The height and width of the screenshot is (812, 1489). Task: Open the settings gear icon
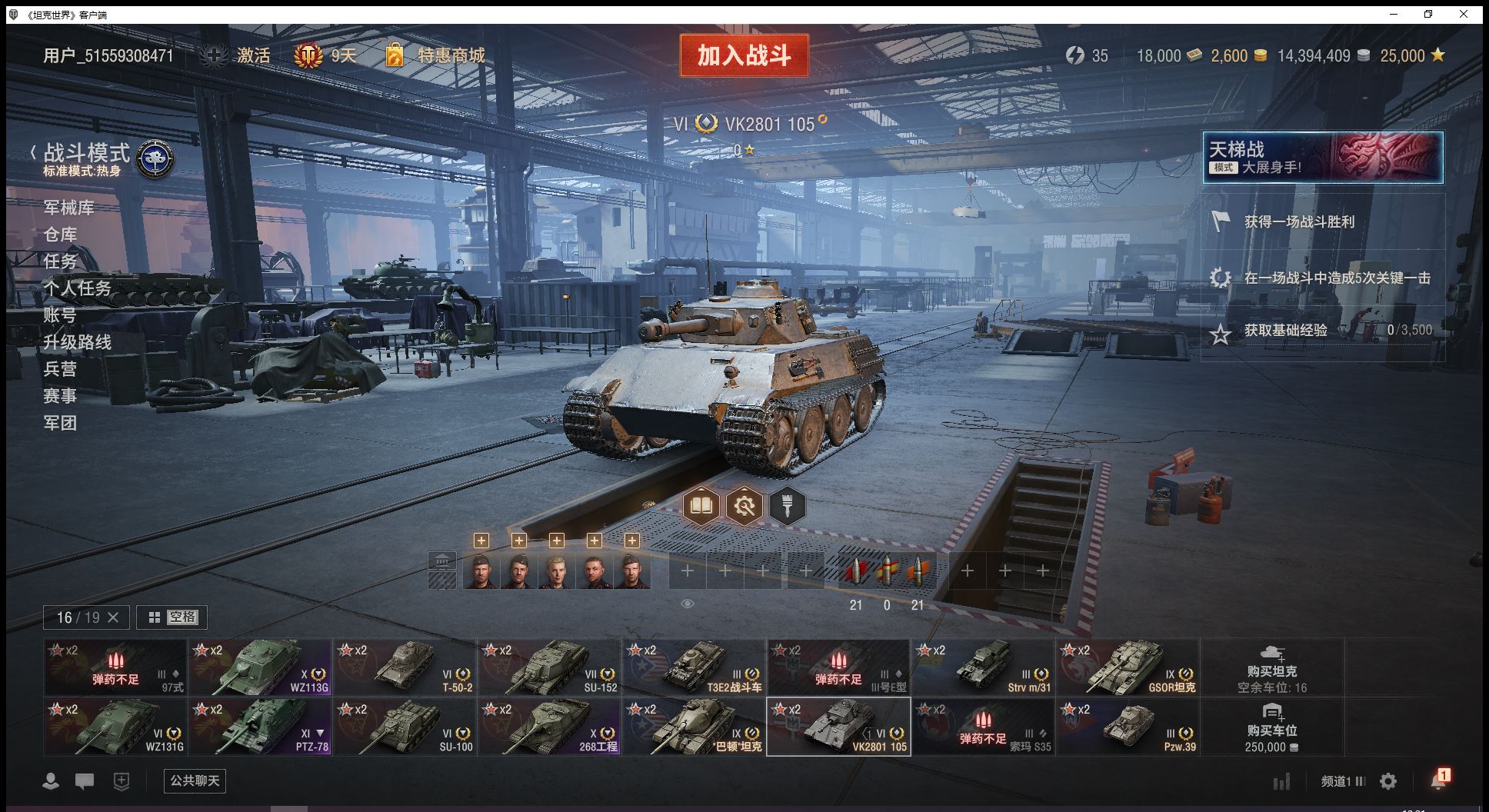[x=1388, y=781]
